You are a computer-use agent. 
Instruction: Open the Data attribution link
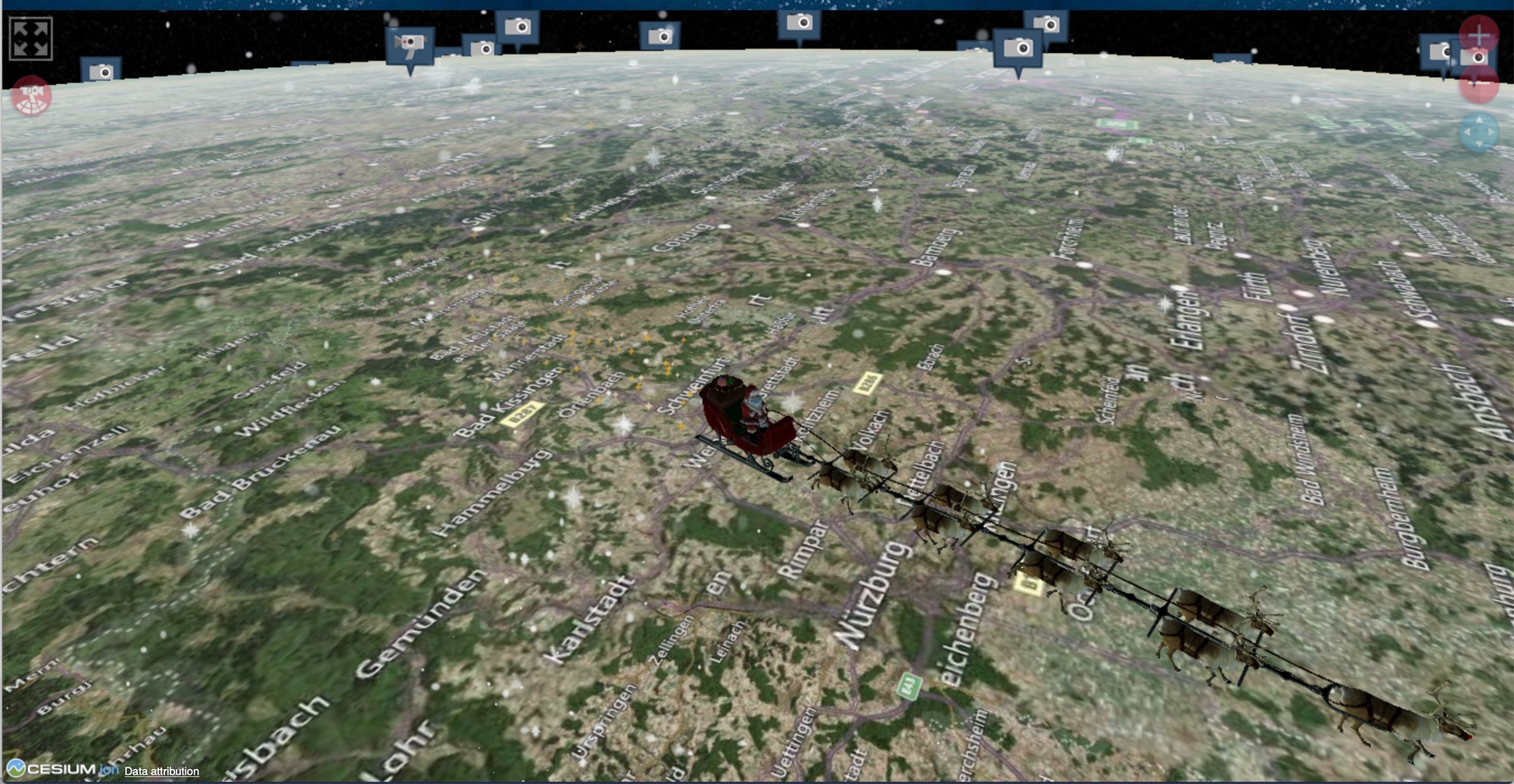coord(161,771)
